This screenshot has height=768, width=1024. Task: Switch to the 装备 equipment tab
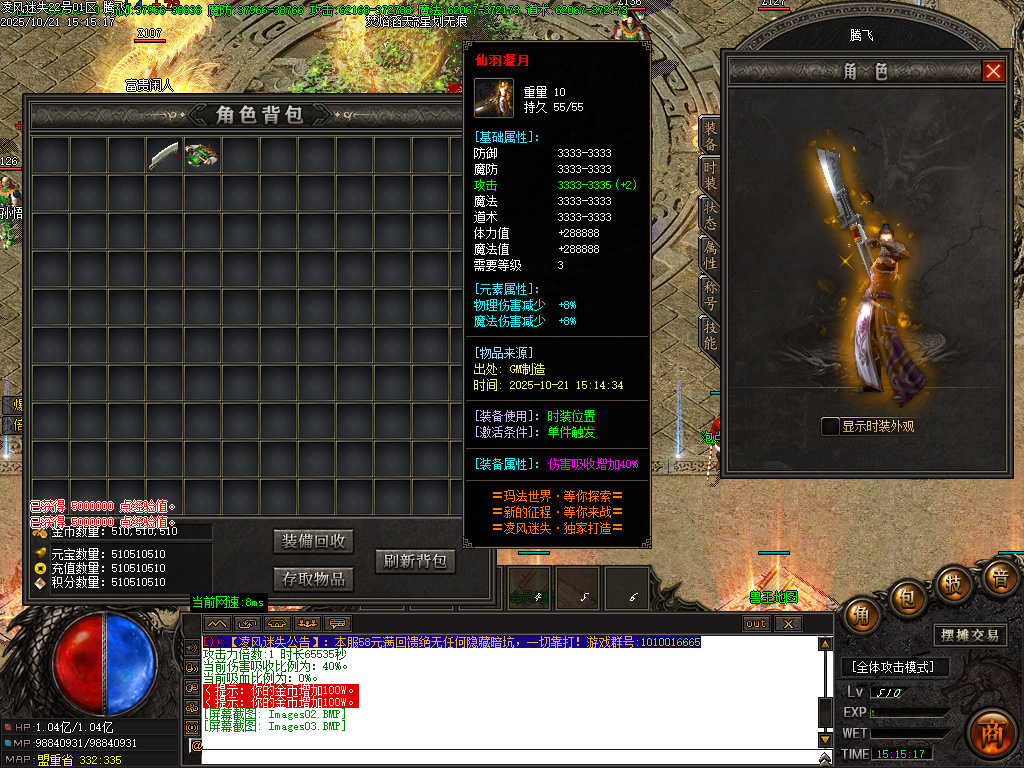coord(710,137)
